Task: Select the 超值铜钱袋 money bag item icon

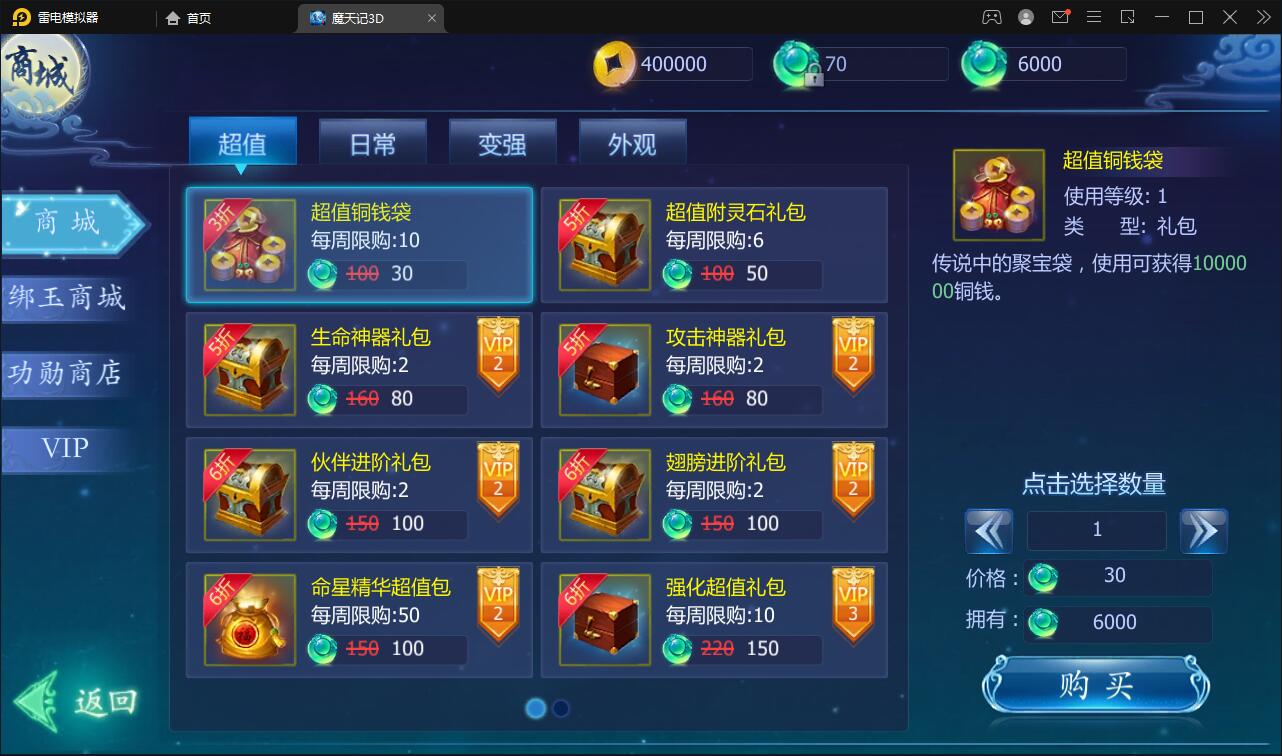Action: [x=249, y=245]
